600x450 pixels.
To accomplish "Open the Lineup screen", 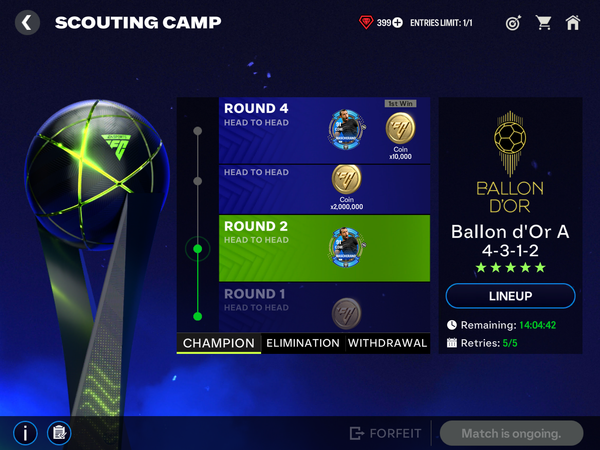I will [x=510, y=296].
